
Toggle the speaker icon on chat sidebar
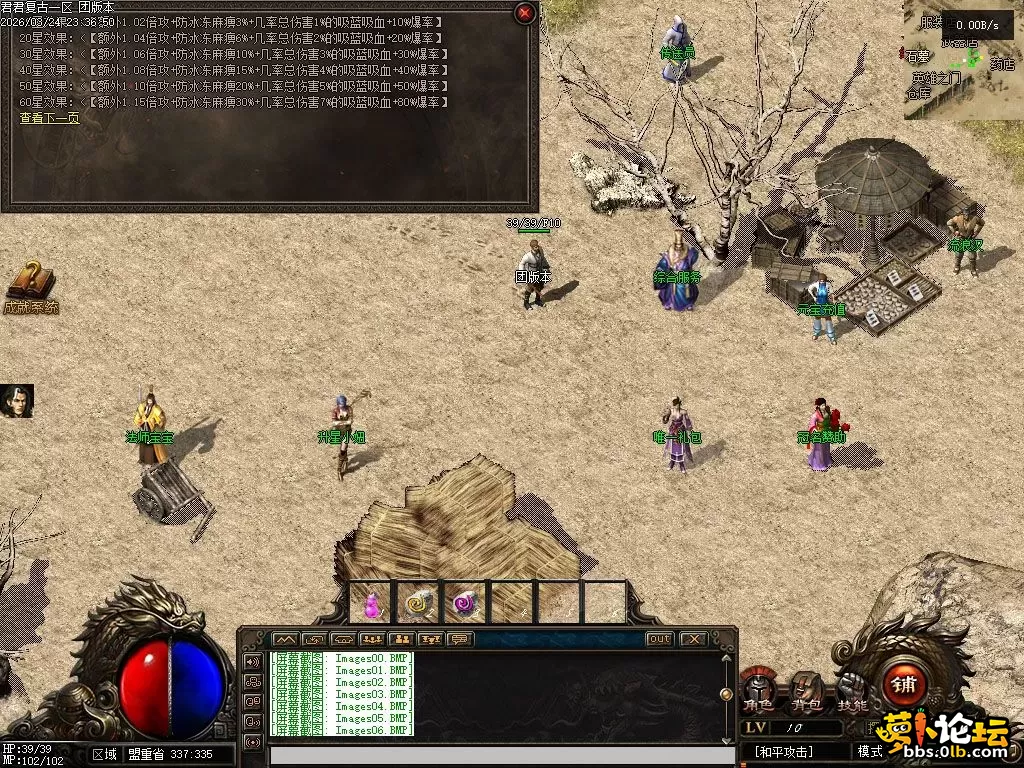pos(251,661)
